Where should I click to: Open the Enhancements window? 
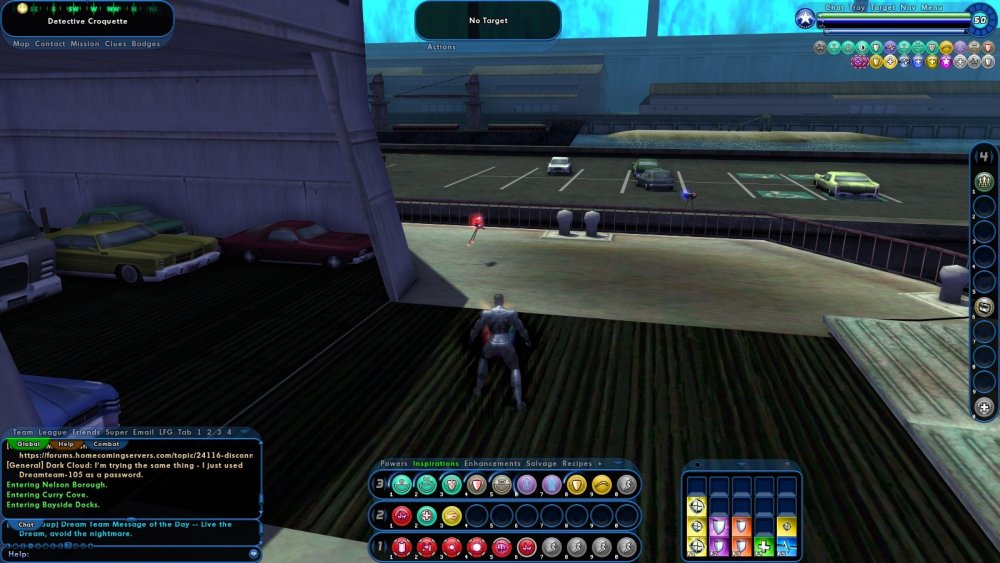(x=492, y=464)
